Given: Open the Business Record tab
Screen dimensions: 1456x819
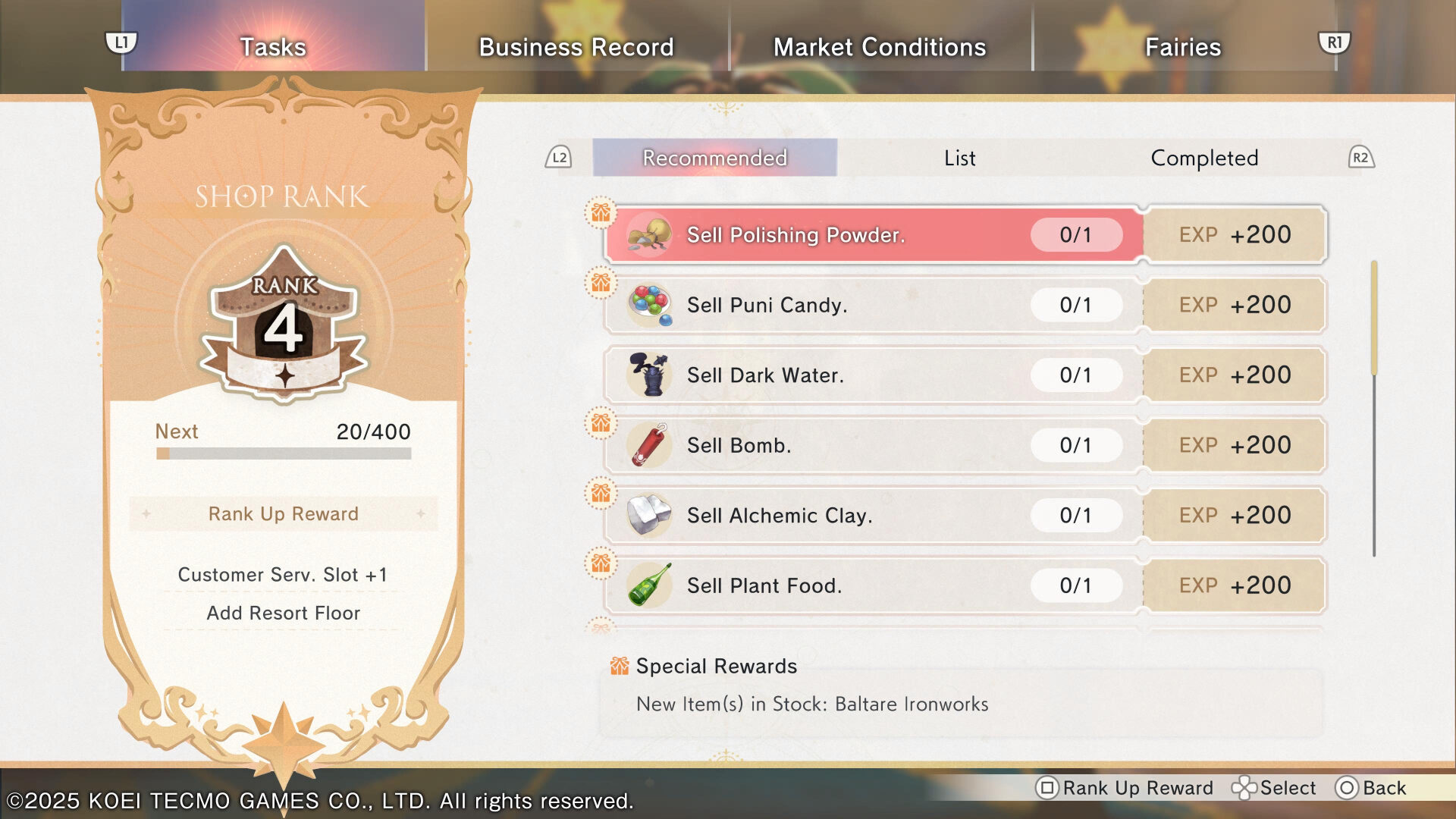Looking at the screenshot, I should 576,47.
